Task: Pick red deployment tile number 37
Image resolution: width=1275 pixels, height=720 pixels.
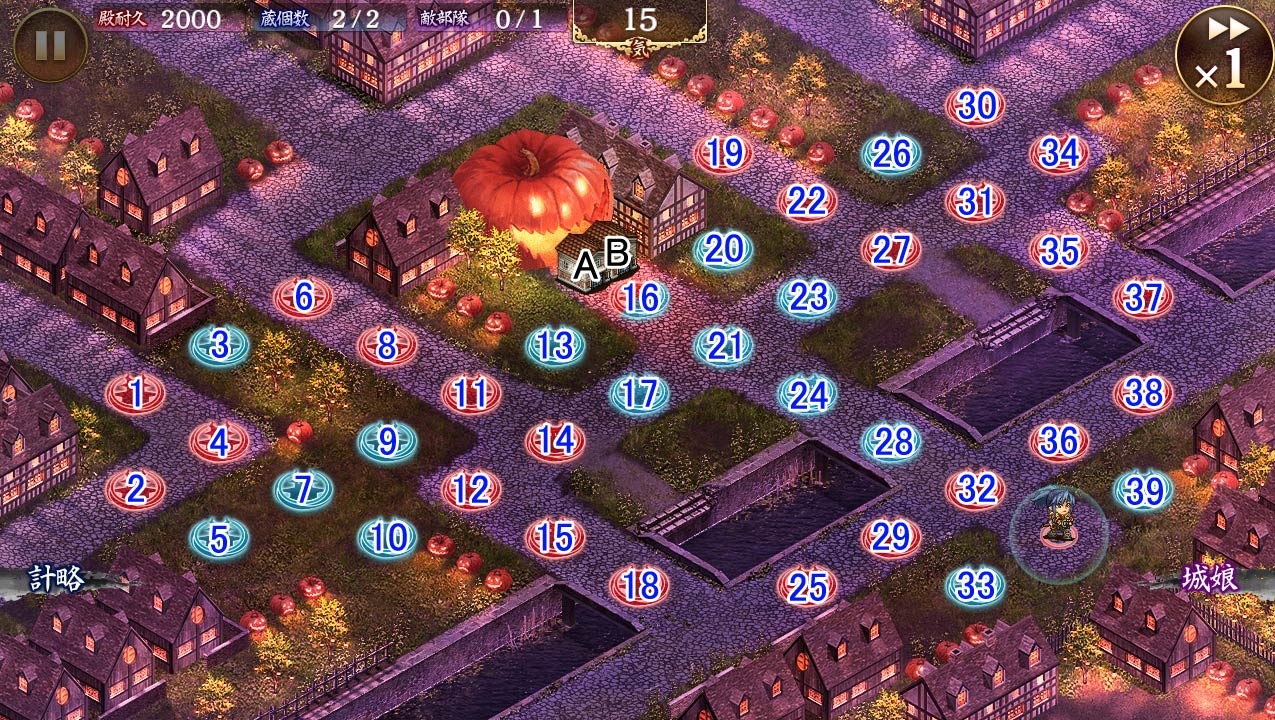Action: click(1144, 297)
